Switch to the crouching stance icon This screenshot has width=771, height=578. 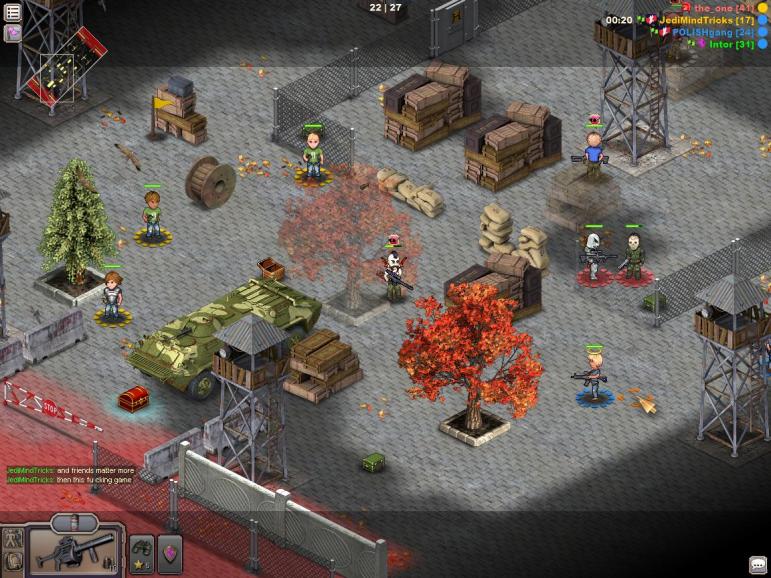[12, 564]
